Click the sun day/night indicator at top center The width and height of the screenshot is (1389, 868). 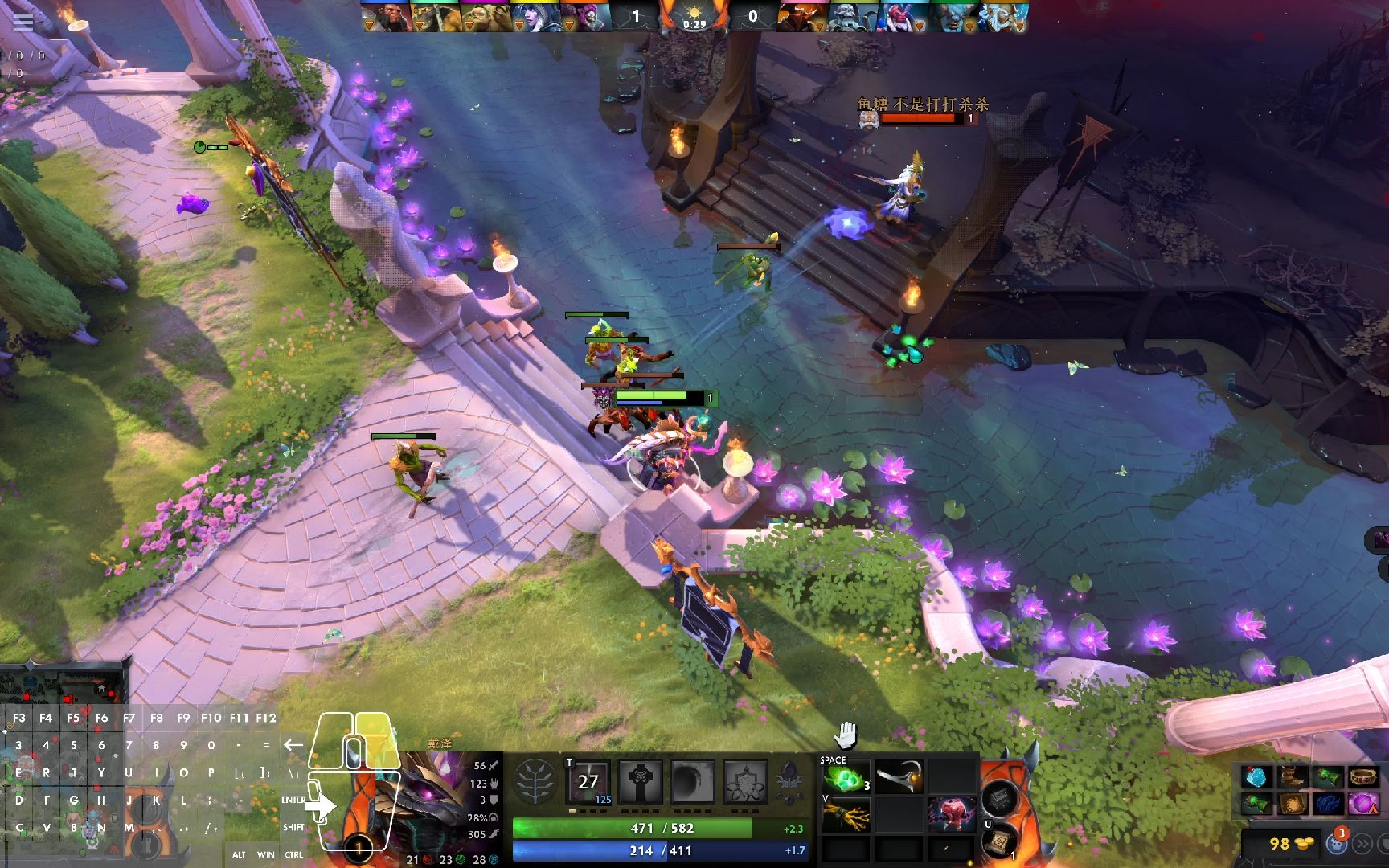coord(696,11)
